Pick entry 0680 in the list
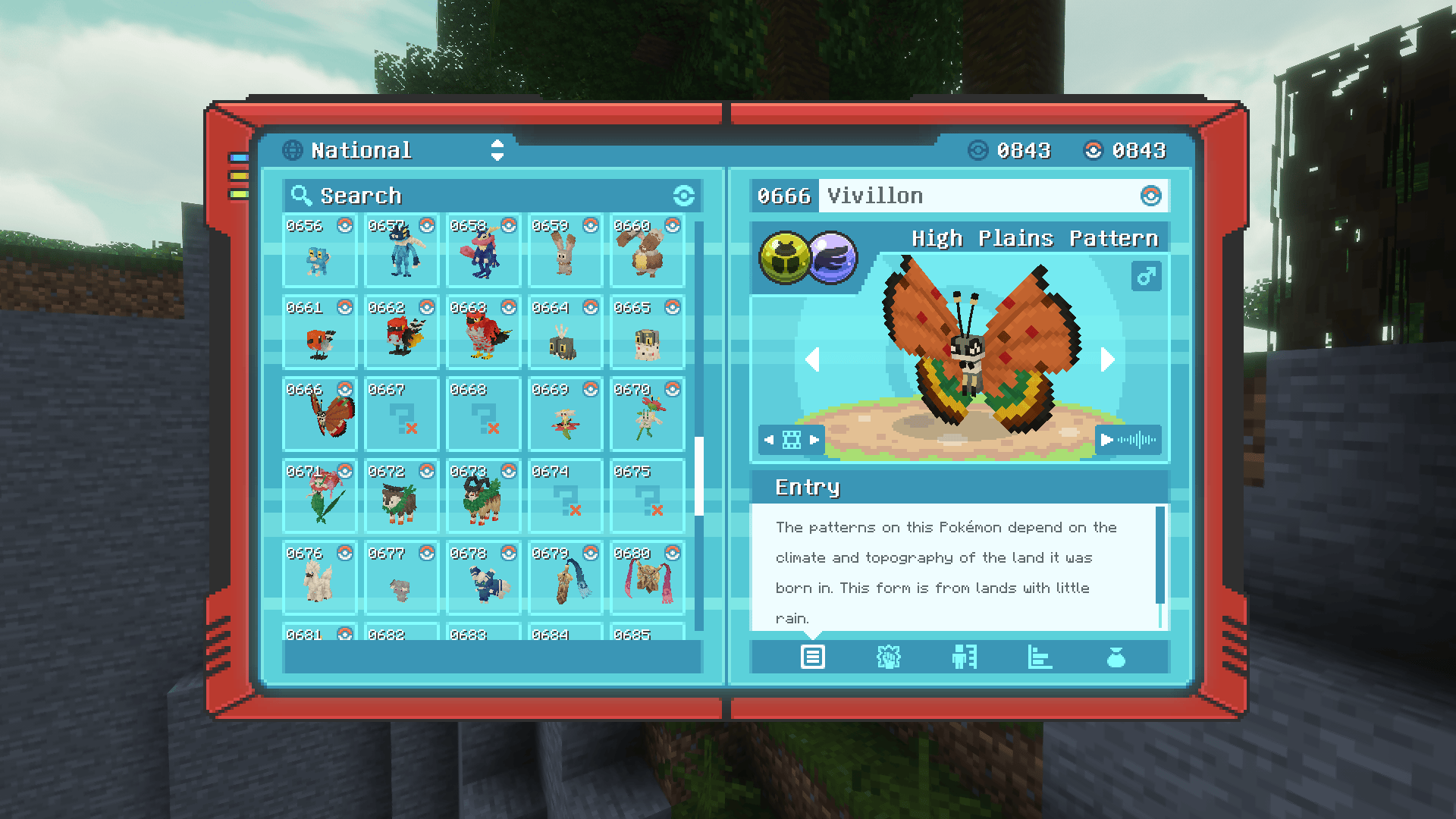This screenshot has height=819, width=1456. coord(647,579)
